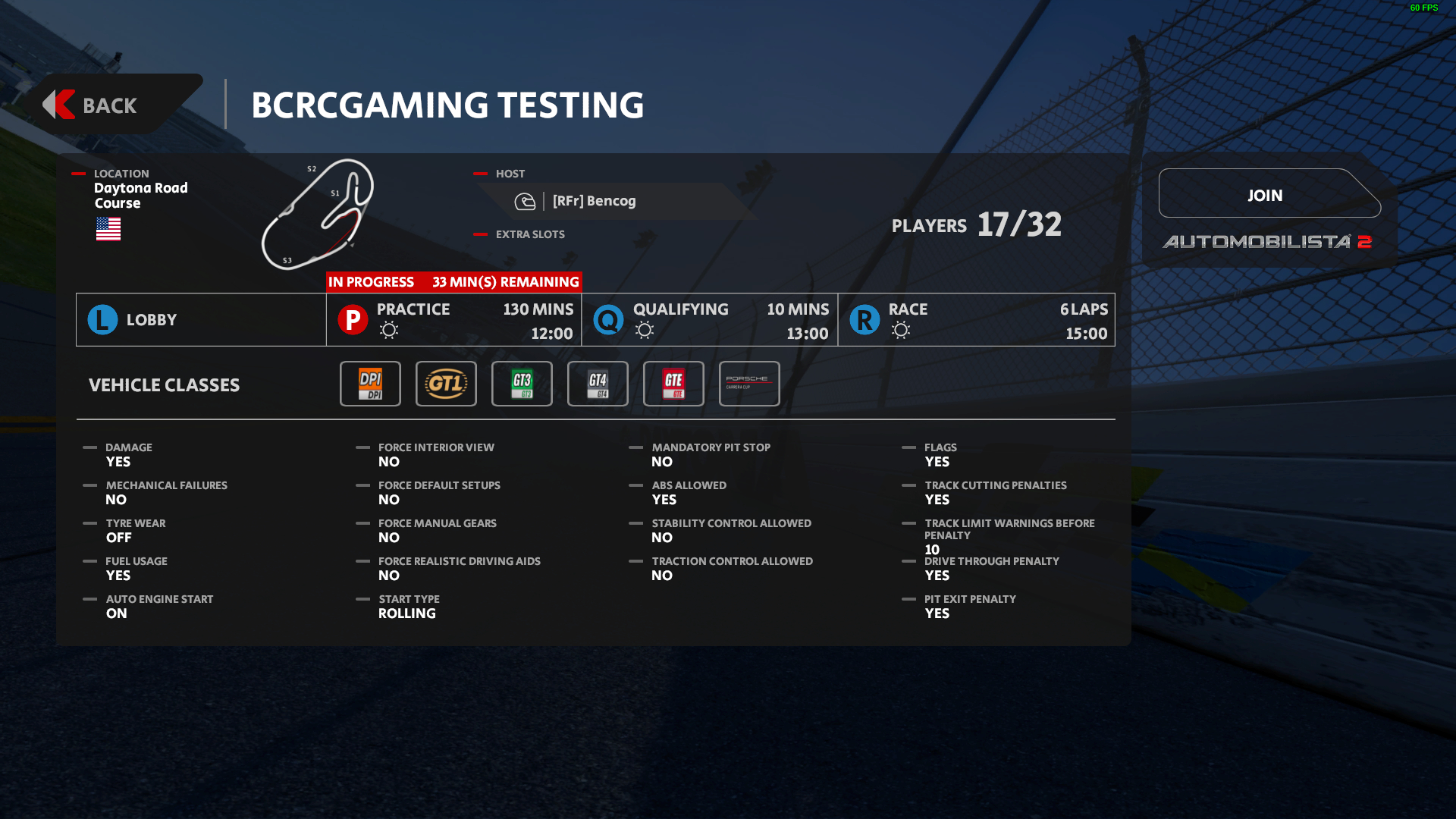The width and height of the screenshot is (1456, 819).
Task: Select the Lobby session stage
Action: click(201, 320)
